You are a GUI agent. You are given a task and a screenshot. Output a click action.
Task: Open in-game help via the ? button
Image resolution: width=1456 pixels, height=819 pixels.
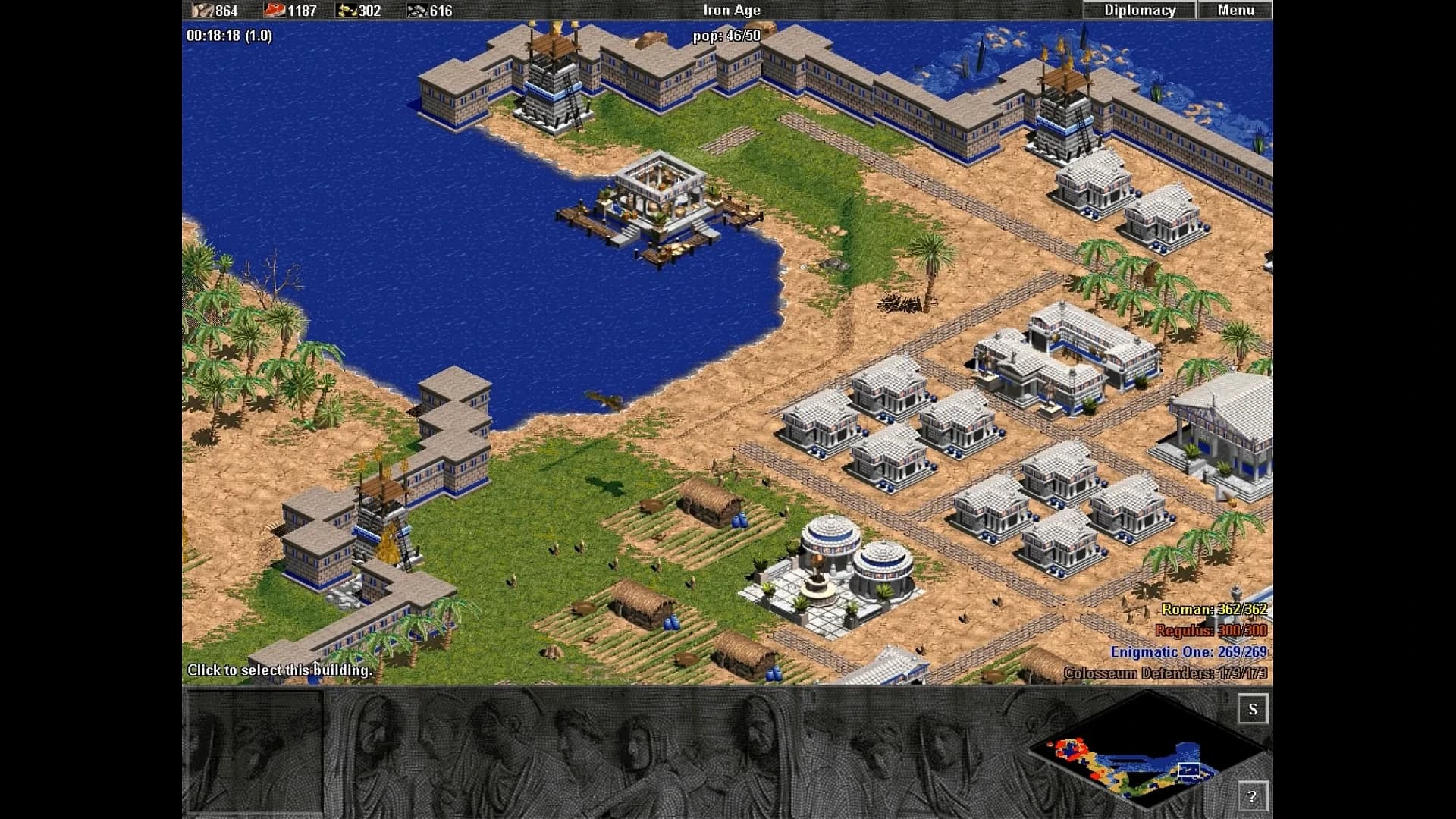[x=1255, y=797]
